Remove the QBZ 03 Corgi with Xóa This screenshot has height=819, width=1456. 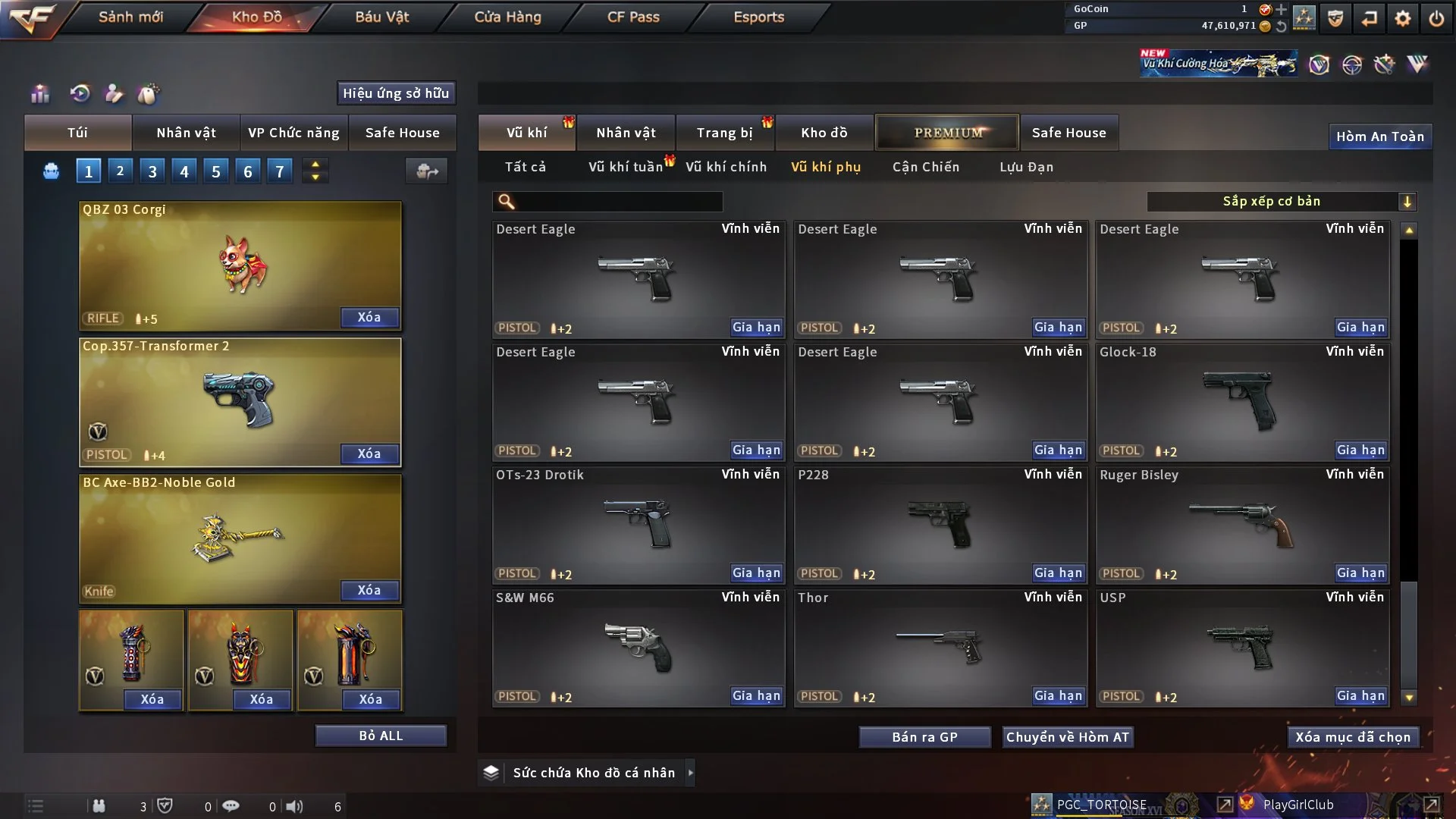pos(369,318)
